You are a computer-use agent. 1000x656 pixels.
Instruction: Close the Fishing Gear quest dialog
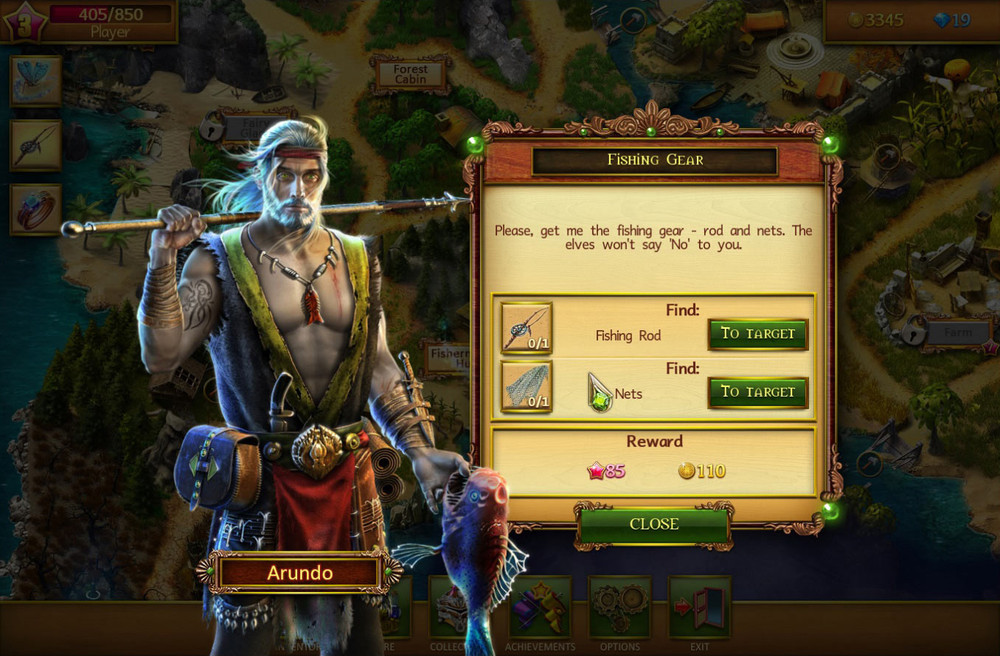coord(654,524)
